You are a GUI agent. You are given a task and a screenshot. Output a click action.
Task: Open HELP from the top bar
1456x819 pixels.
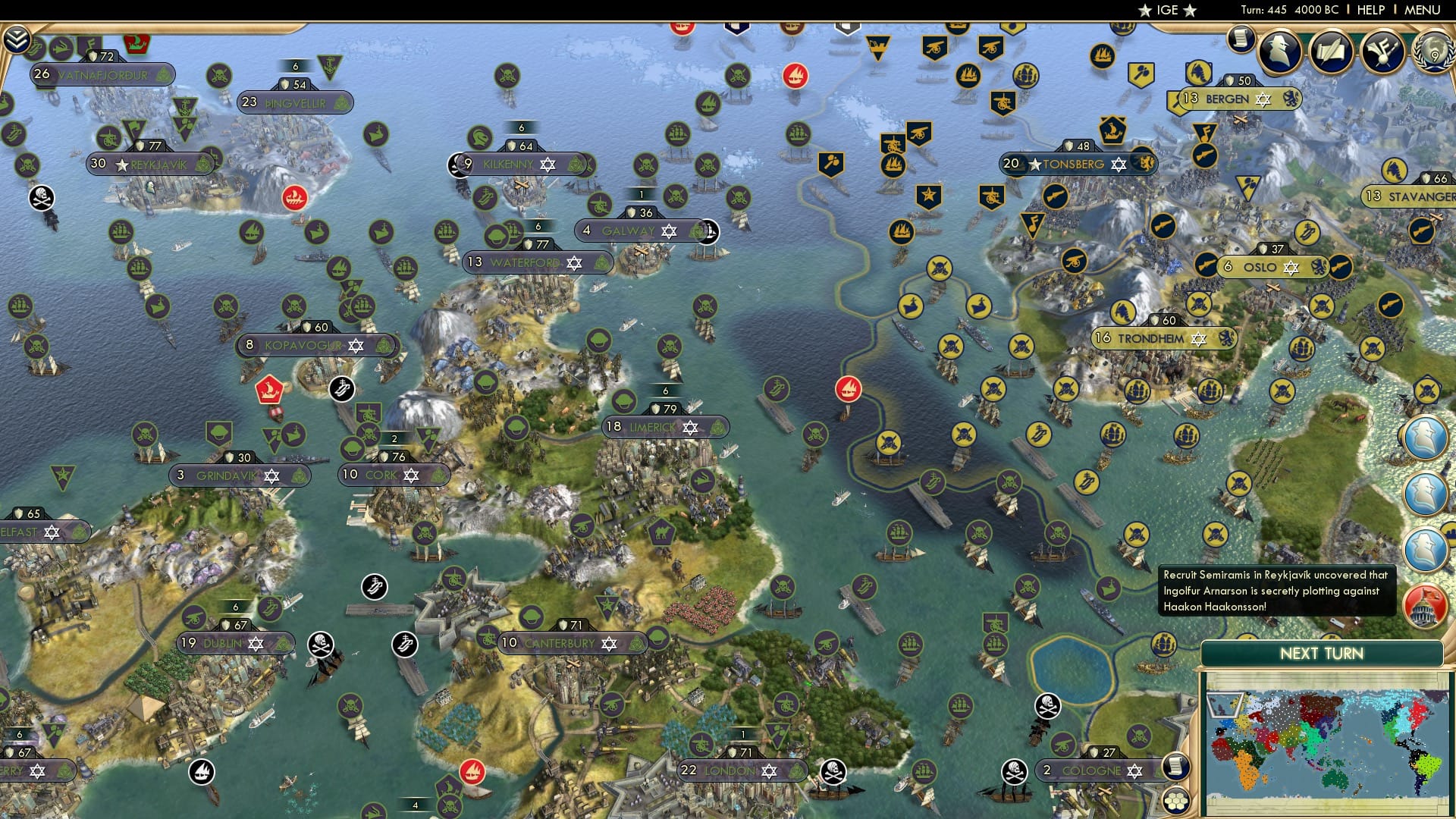1371,9
